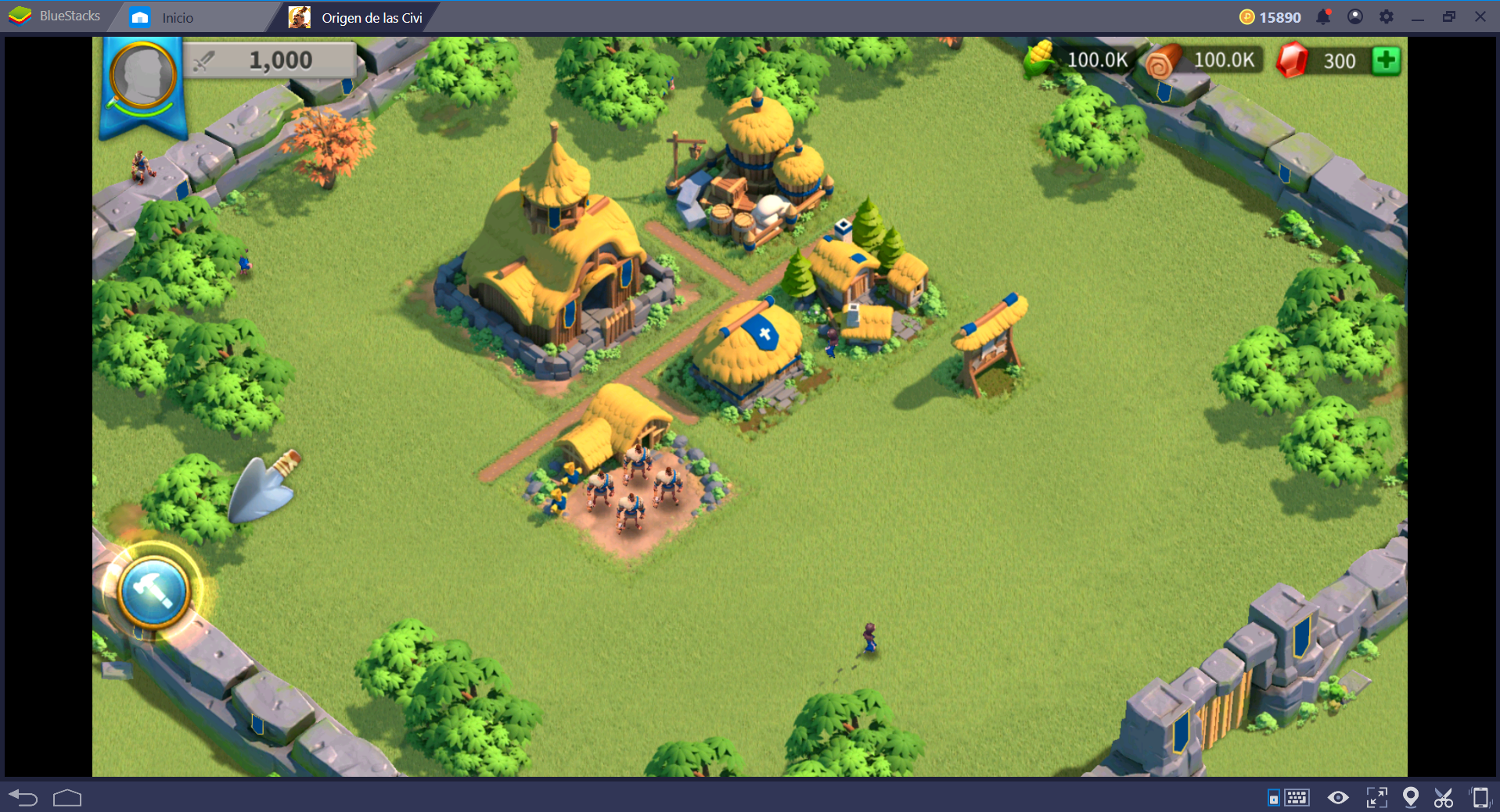
Task: Tap the corn food resource counter
Action: click(x=1080, y=59)
